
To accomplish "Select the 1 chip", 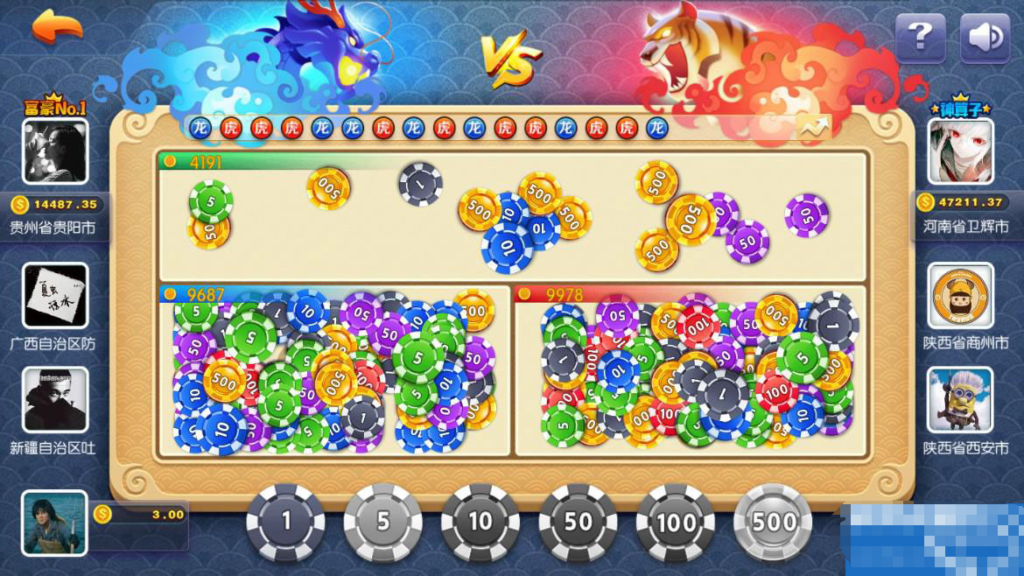I will pyautogui.click(x=285, y=522).
